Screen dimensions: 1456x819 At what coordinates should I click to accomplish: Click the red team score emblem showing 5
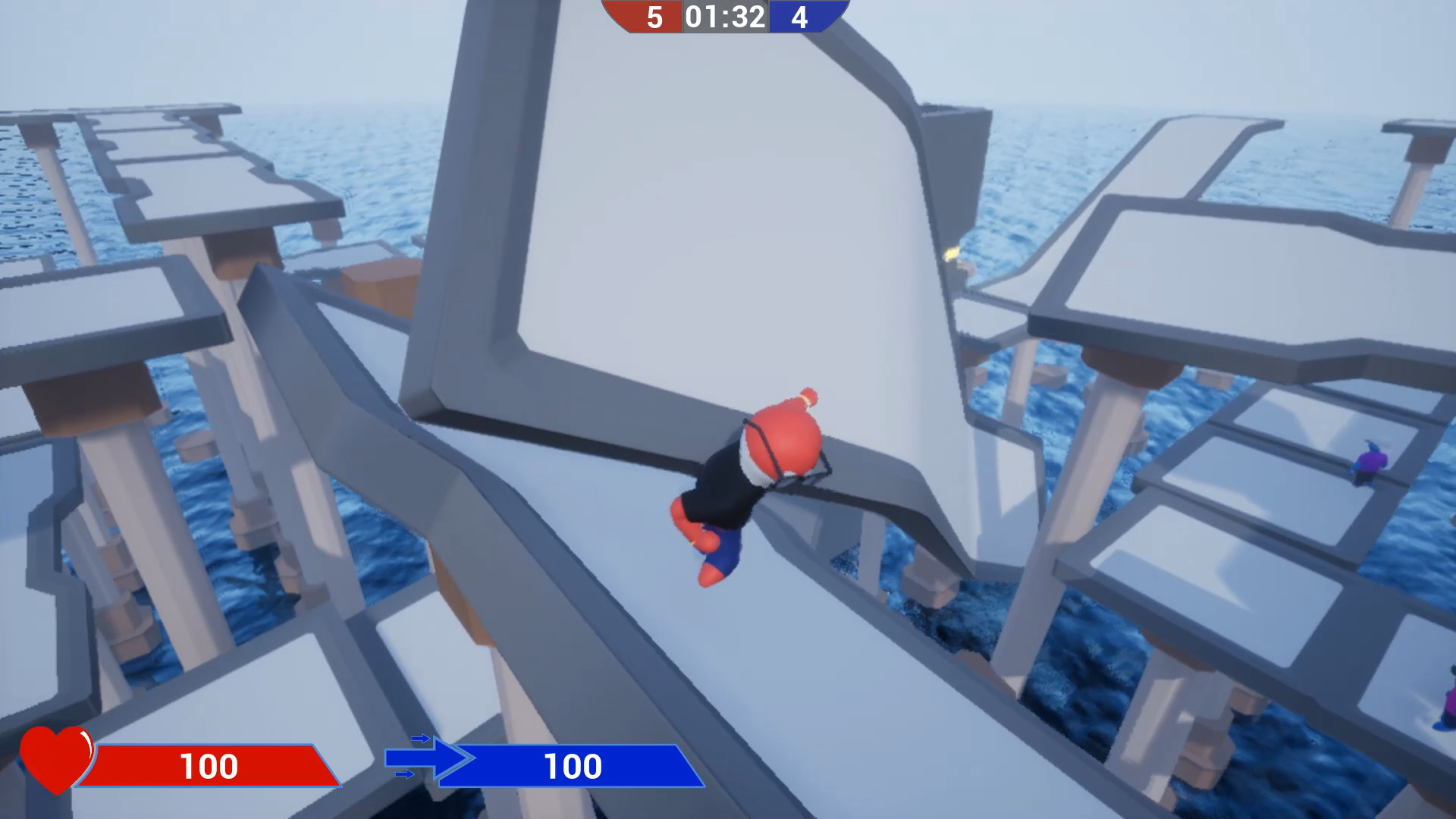653,15
